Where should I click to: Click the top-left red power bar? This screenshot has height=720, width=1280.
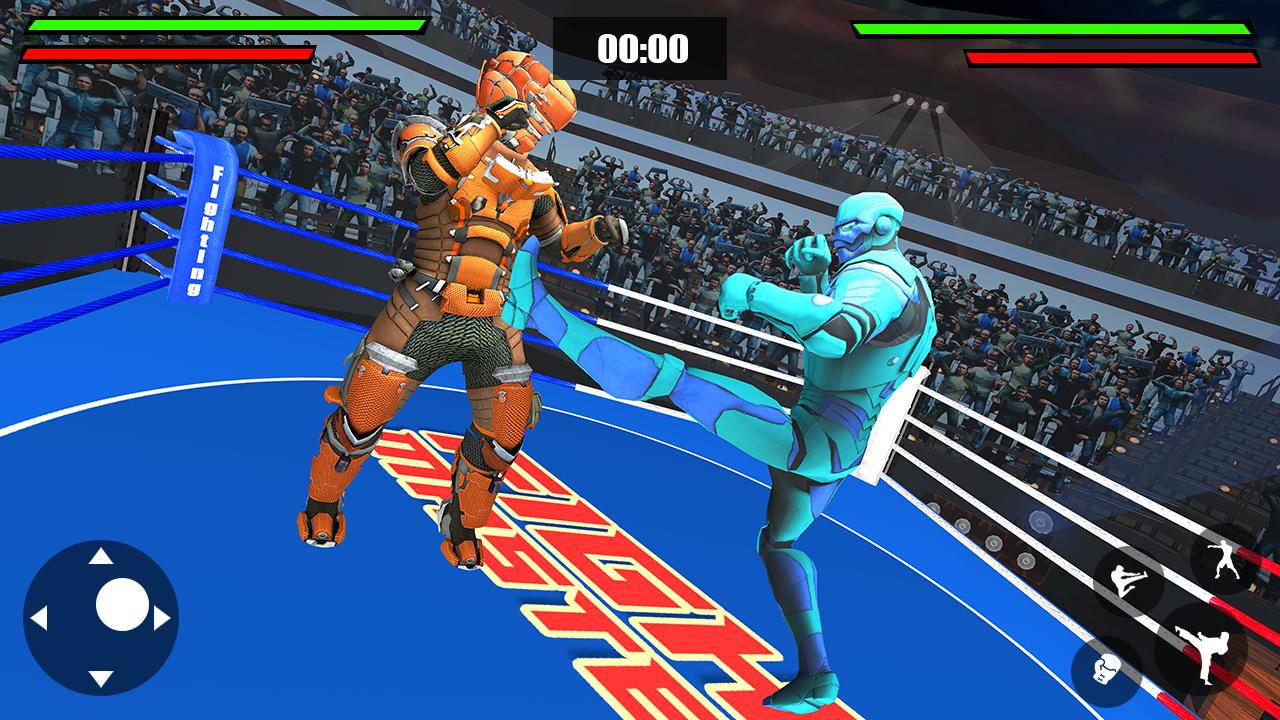click(x=170, y=52)
